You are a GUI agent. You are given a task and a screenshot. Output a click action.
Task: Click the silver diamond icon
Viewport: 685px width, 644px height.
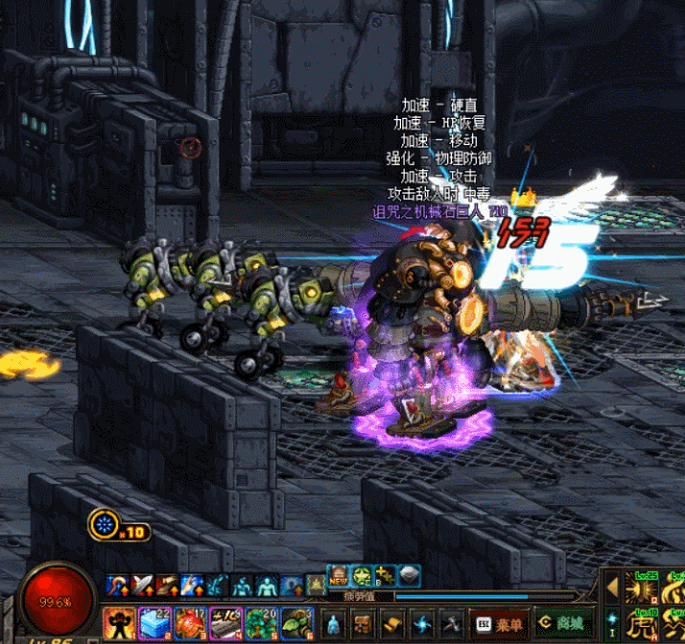pos(409,577)
